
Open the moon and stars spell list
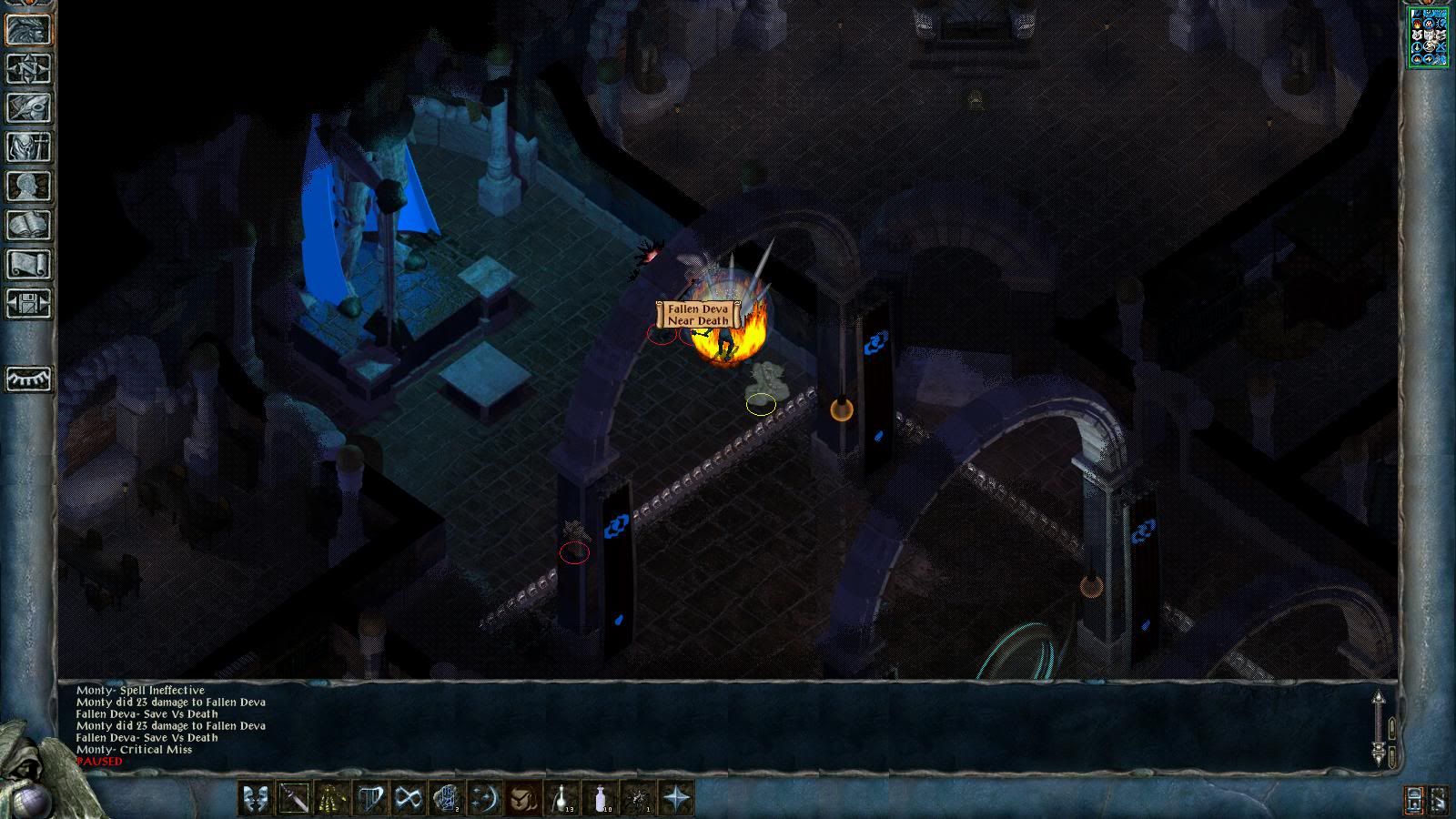[x=485, y=799]
